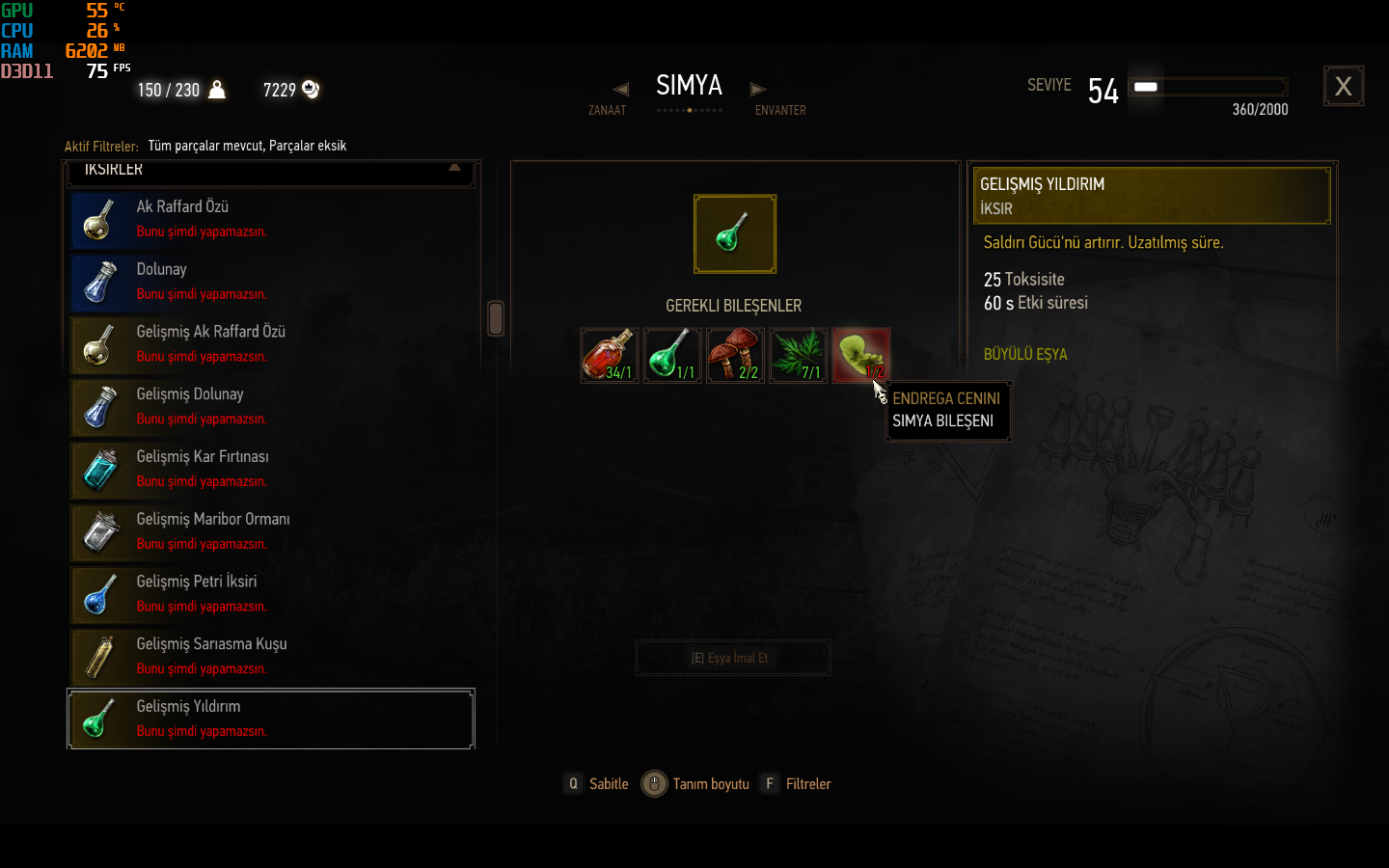Open the Gelişmiş Kar Fırtınası recipe
The image size is (1389, 868).
tap(271, 470)
